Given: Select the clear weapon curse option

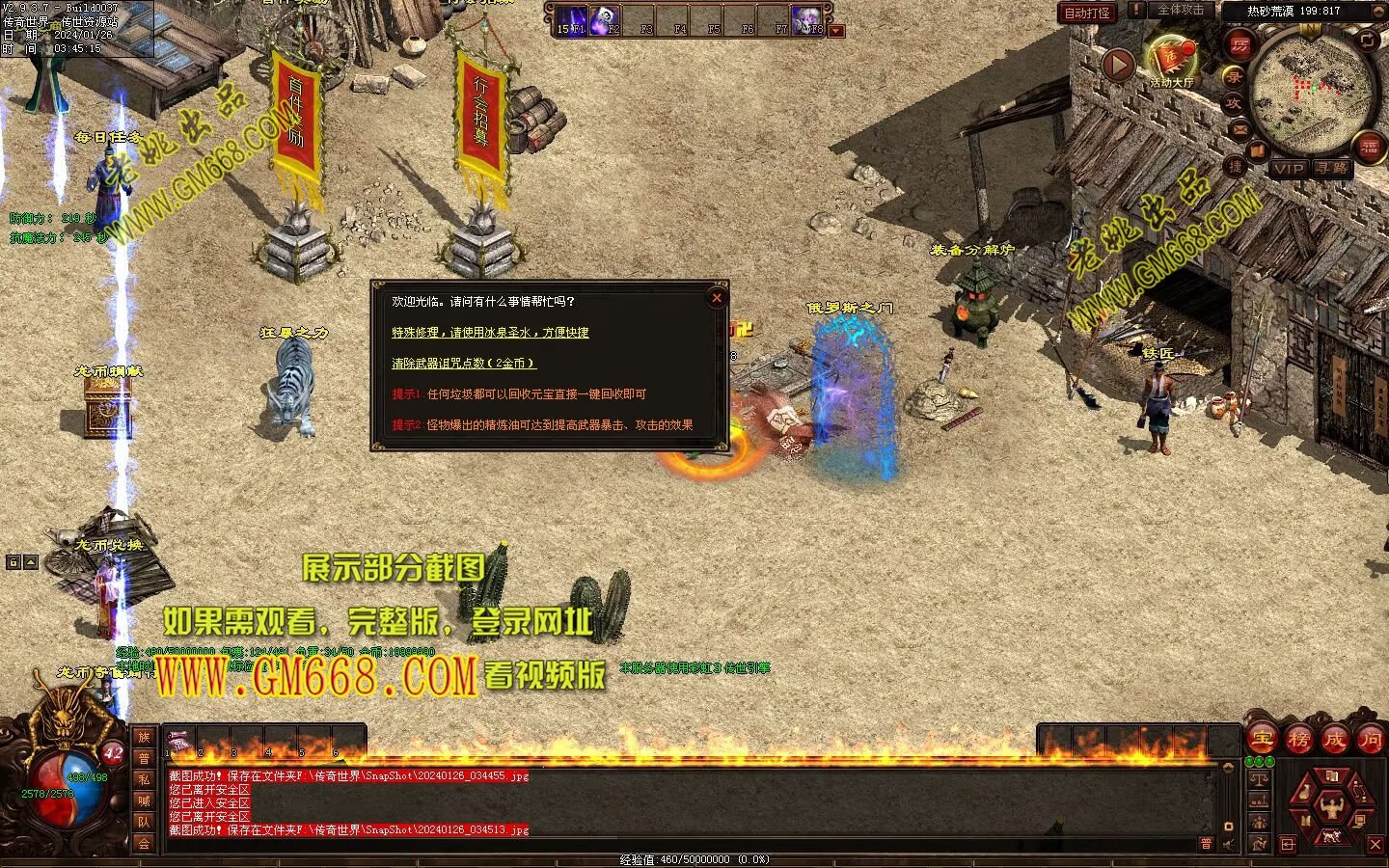Looking at the screenshot, I should pos(463,364).
